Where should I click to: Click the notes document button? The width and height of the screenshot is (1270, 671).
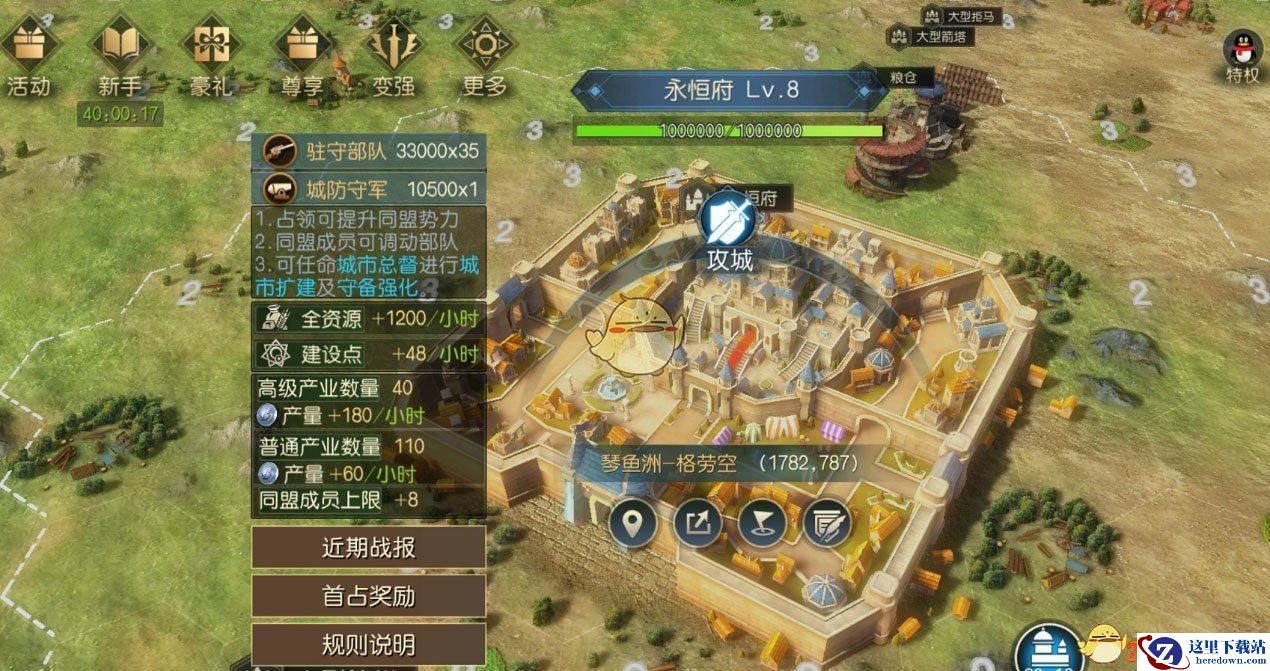pyautogui.click(x=826, y=522)
